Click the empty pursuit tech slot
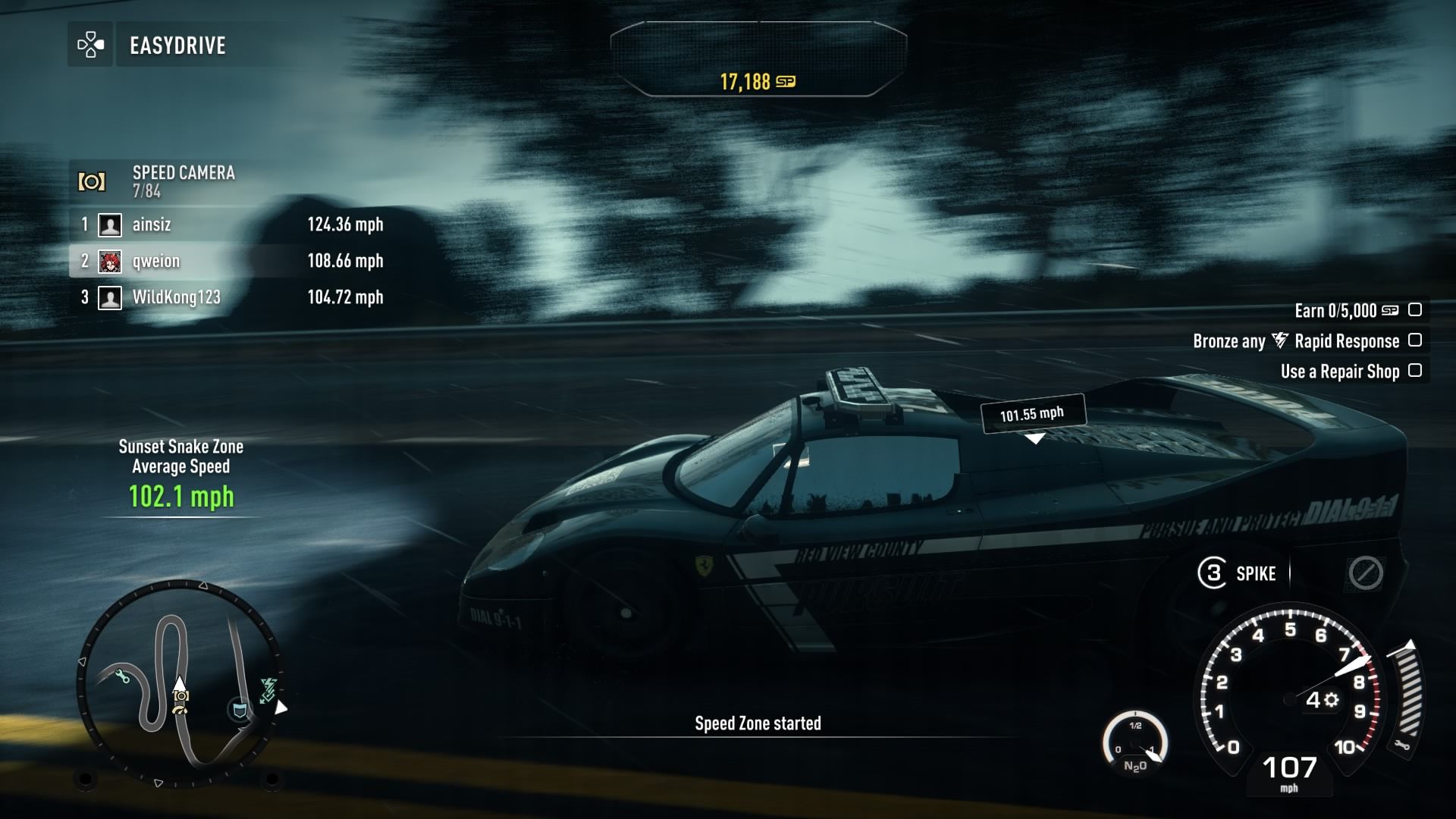 point(1365,573)
